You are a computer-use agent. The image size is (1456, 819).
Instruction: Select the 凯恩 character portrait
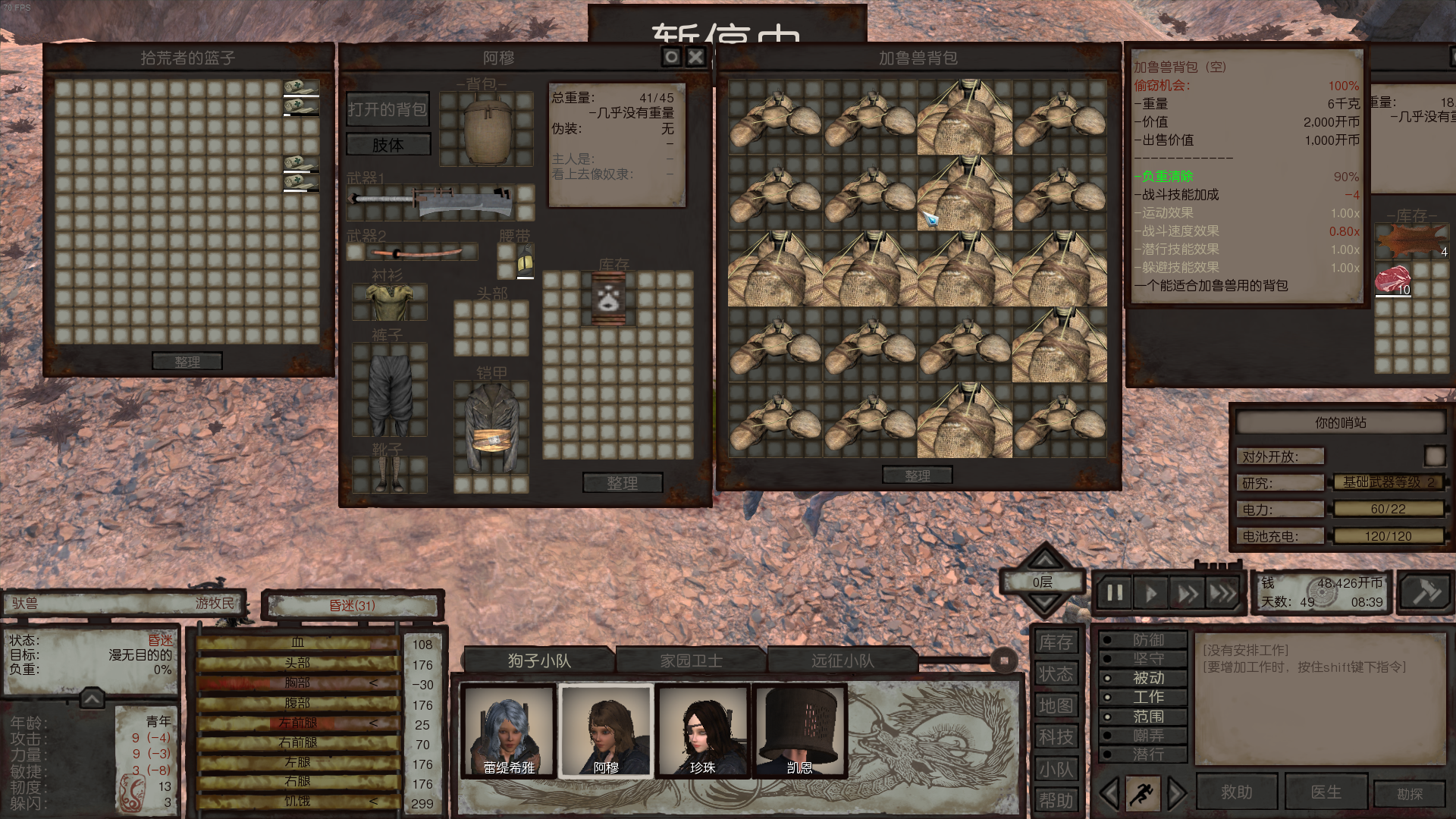tap(800, 732)
